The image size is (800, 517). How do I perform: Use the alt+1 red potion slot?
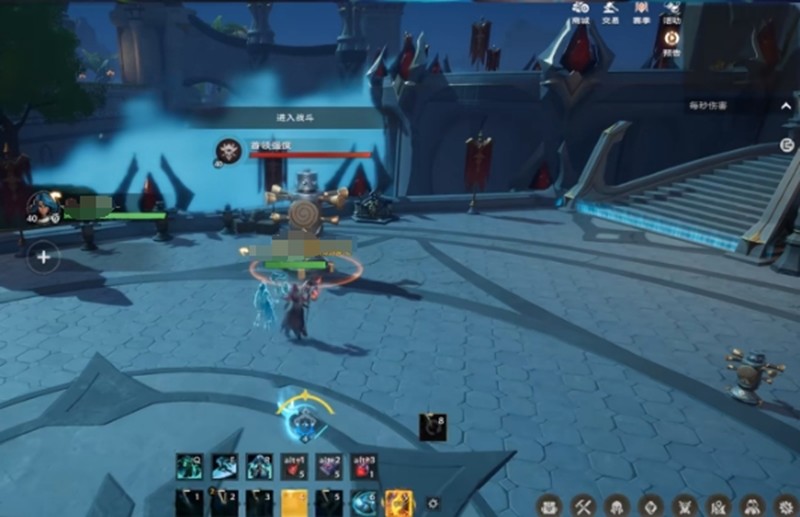pos(294,466)
